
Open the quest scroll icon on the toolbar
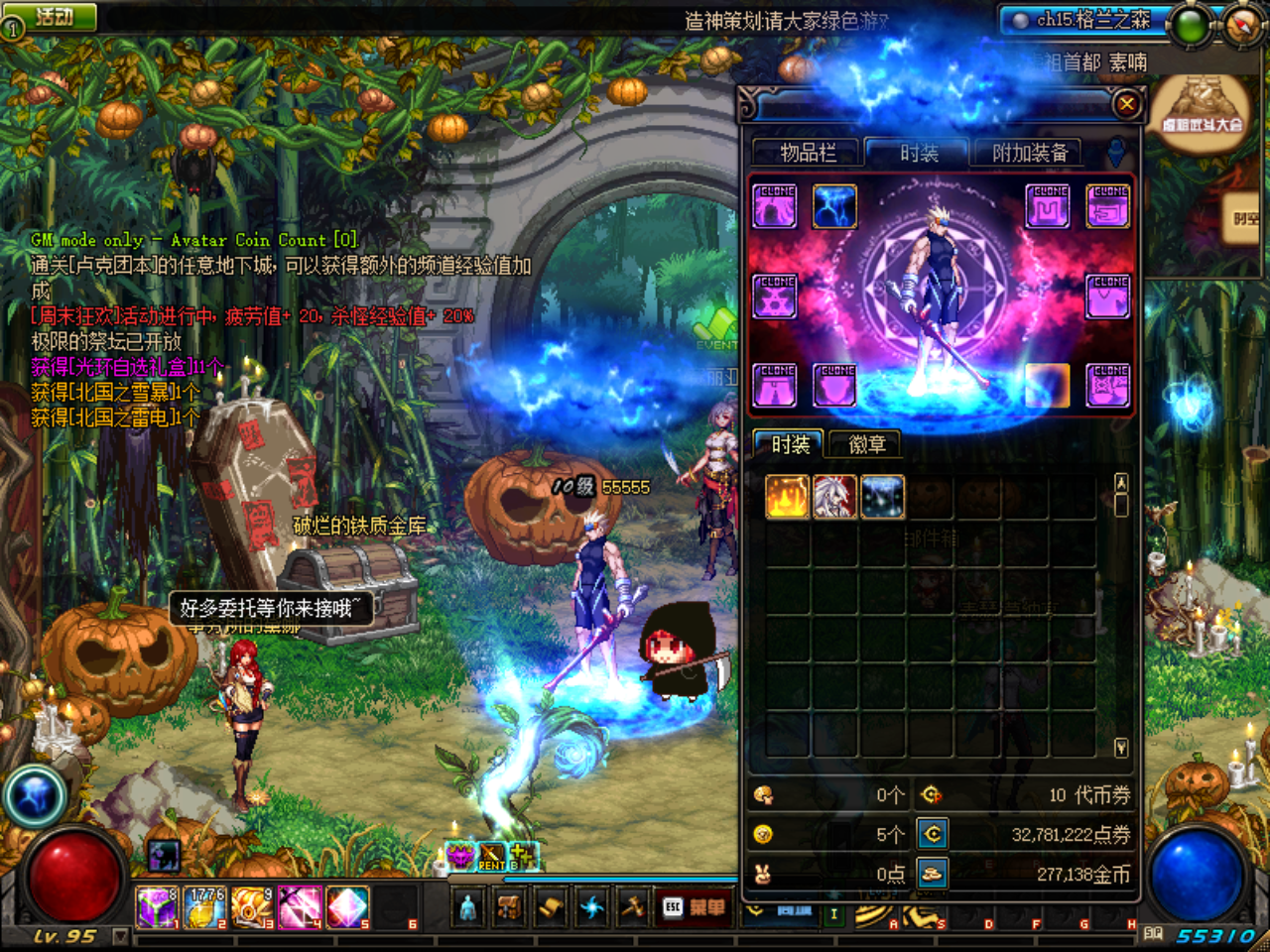click(x=548, y=906)
